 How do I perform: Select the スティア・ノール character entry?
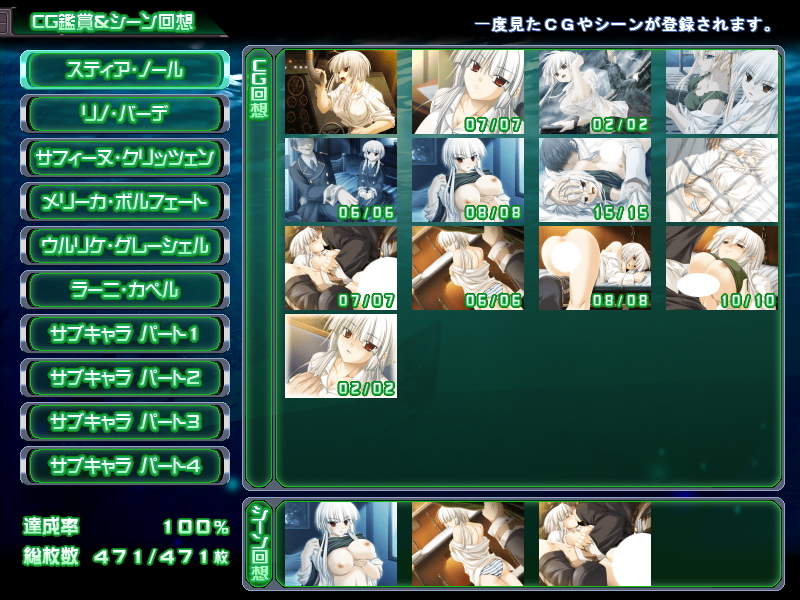pyautogui.click(x=124, y=70)
